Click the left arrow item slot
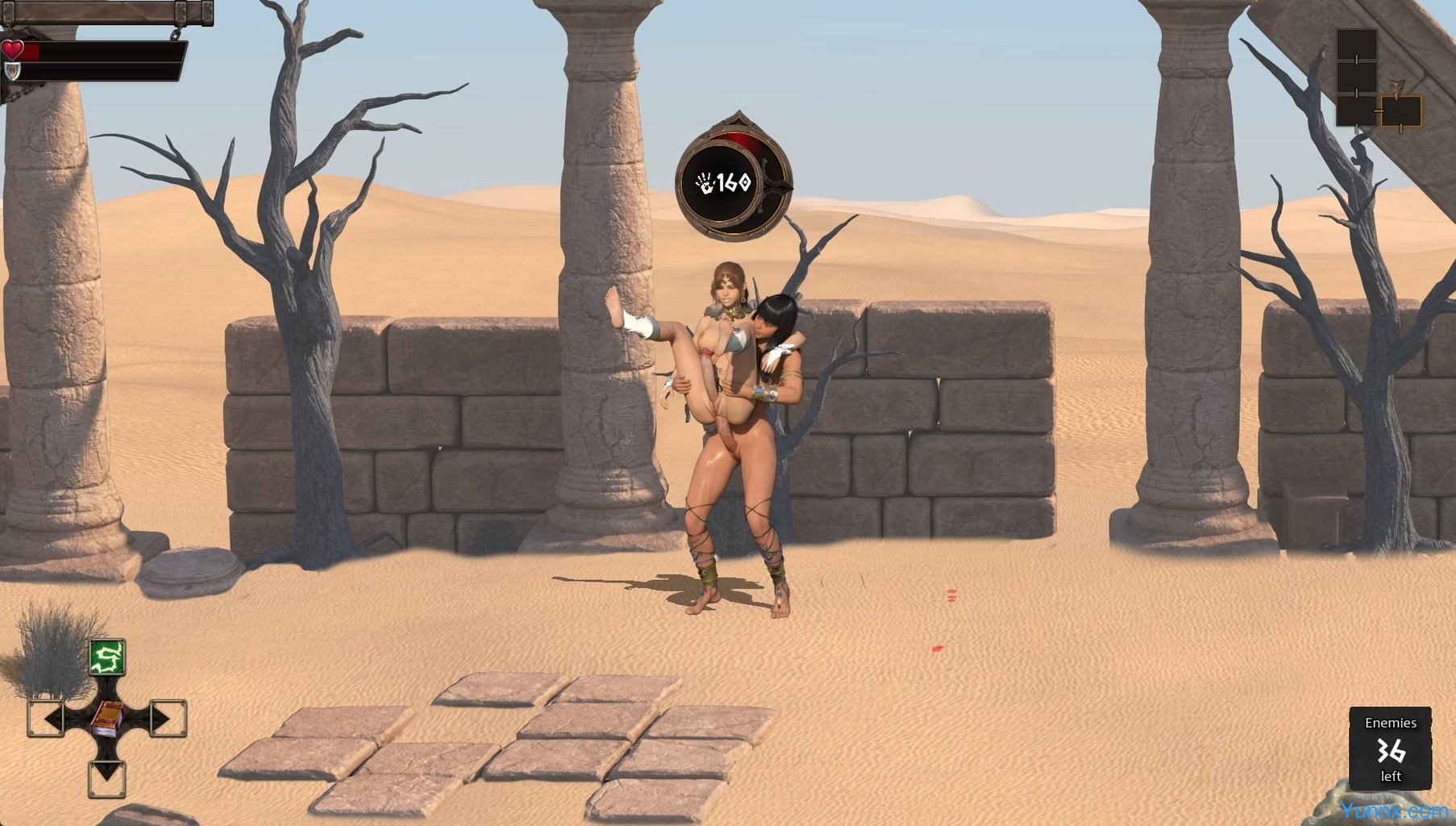 (46, 718)
